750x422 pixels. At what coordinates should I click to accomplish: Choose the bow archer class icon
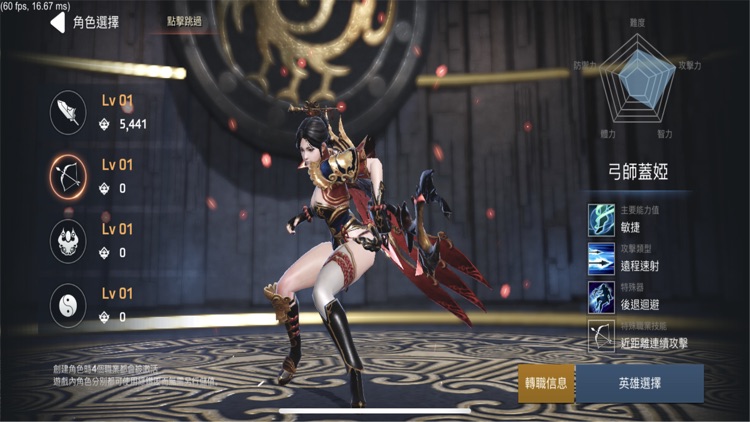tap(68, 177)
